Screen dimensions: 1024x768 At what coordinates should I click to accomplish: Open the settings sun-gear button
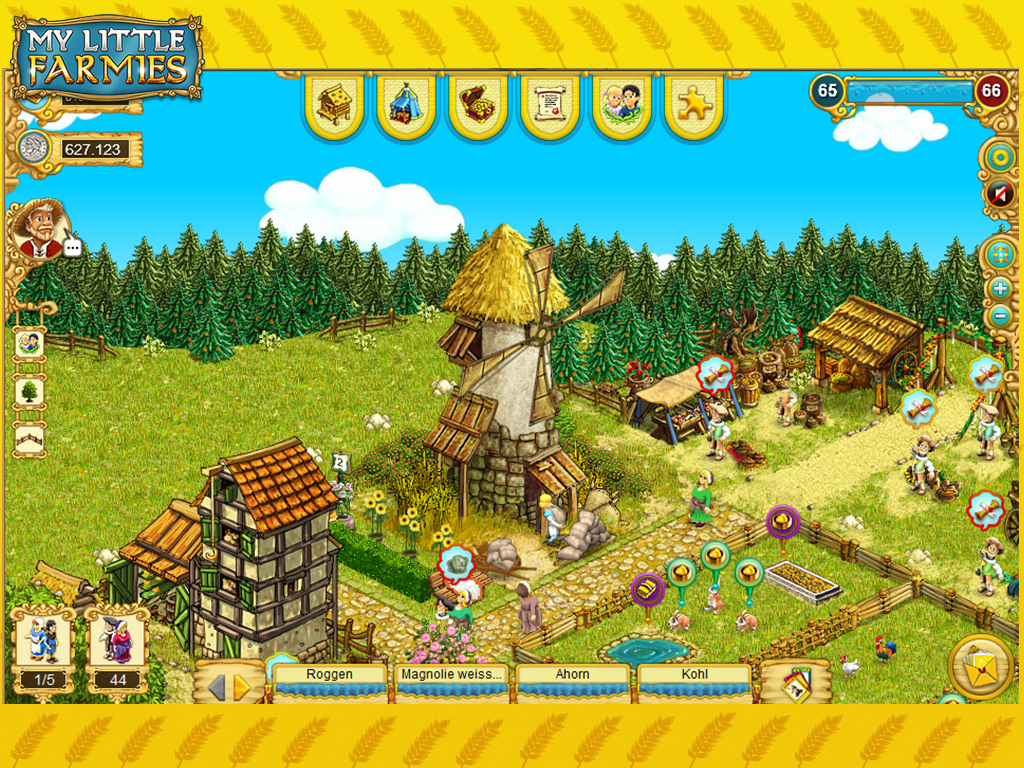click(x=998, y=157)
